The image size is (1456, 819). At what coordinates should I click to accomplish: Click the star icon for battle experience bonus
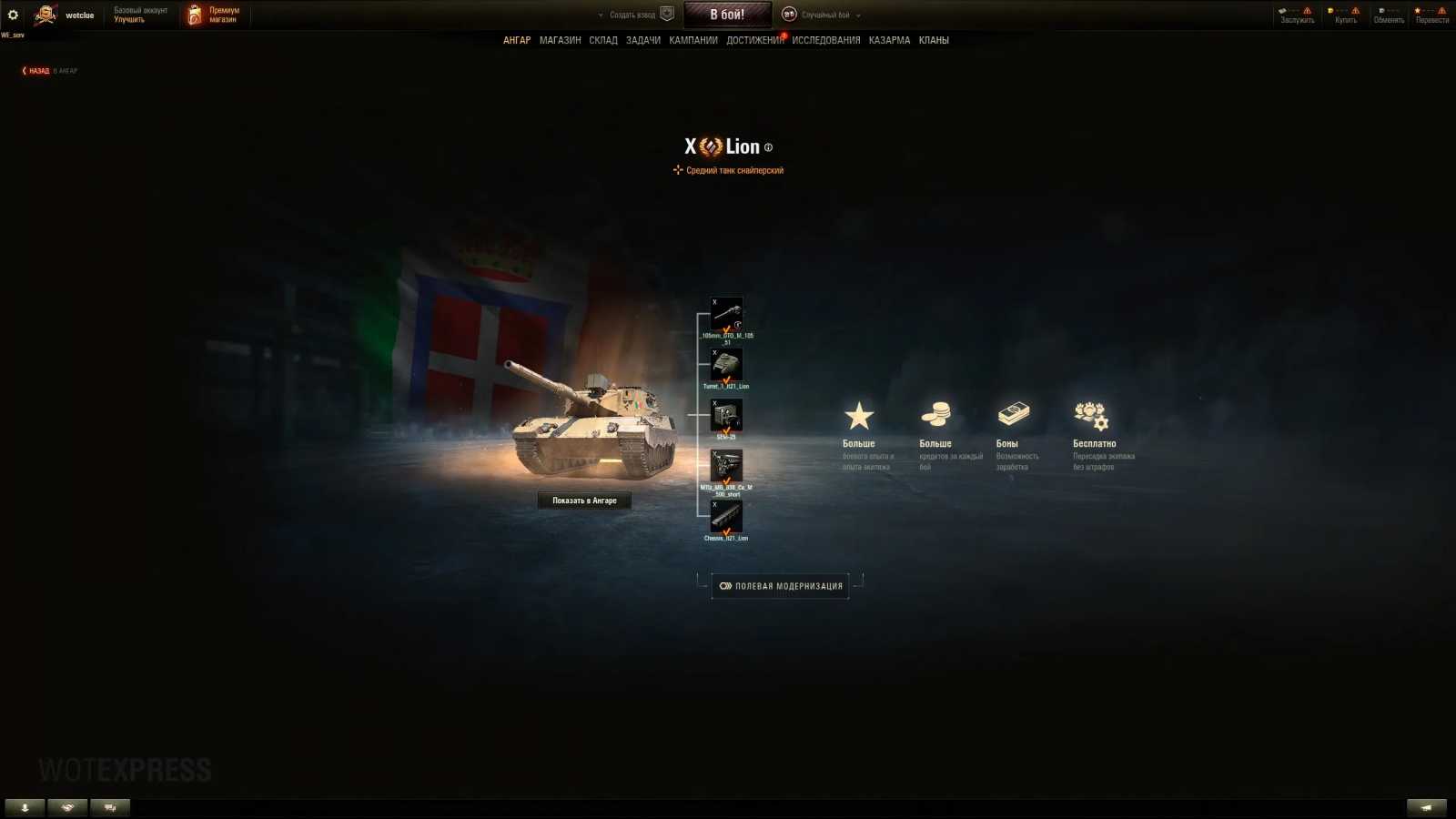(x=859, y=414)
